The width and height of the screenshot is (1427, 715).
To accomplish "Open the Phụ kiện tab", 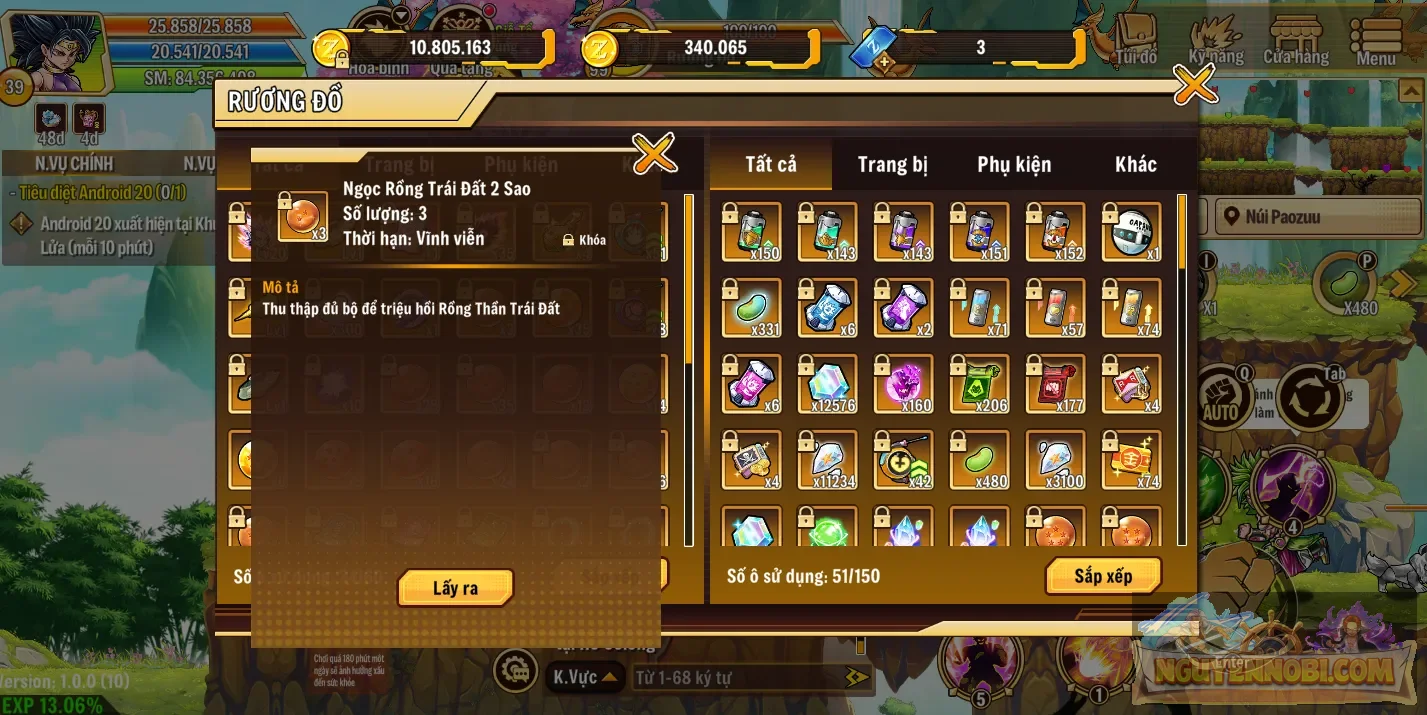I will (x=1014, y=165).
